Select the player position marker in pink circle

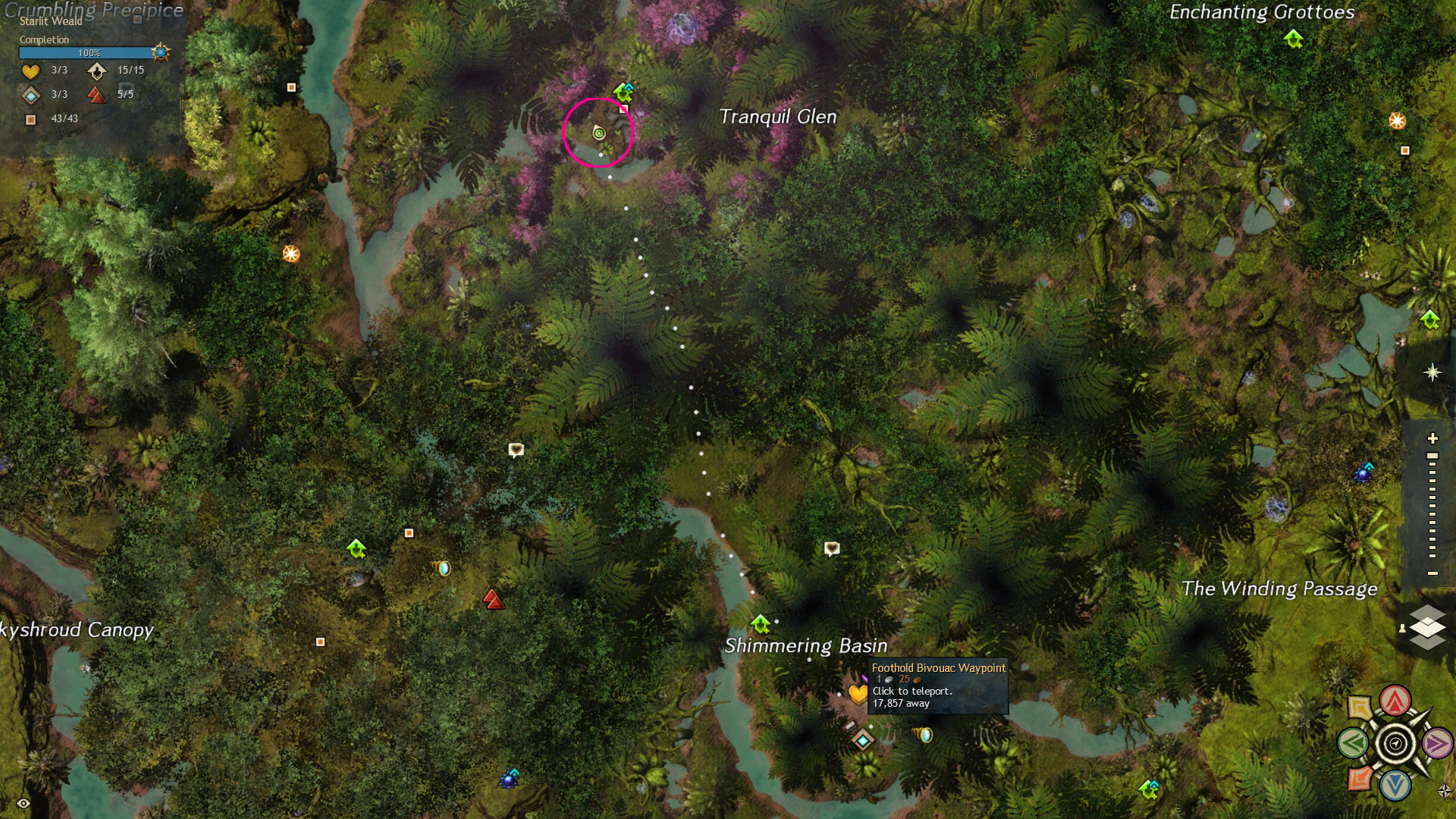(x=599, y=133)
